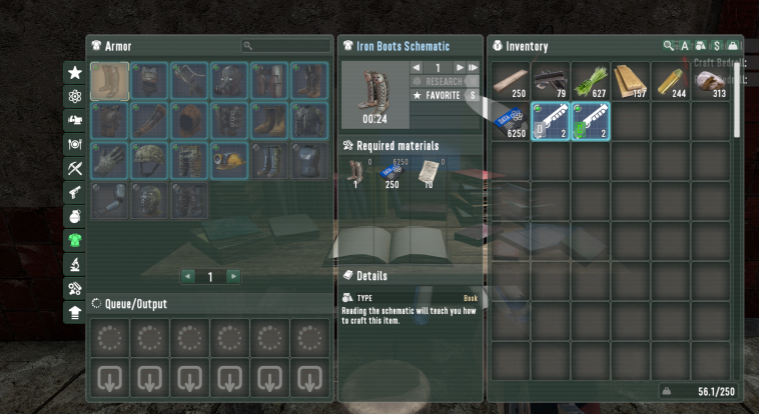
Task: Open the food and cooking category tab
Action: tap(75, 145)
